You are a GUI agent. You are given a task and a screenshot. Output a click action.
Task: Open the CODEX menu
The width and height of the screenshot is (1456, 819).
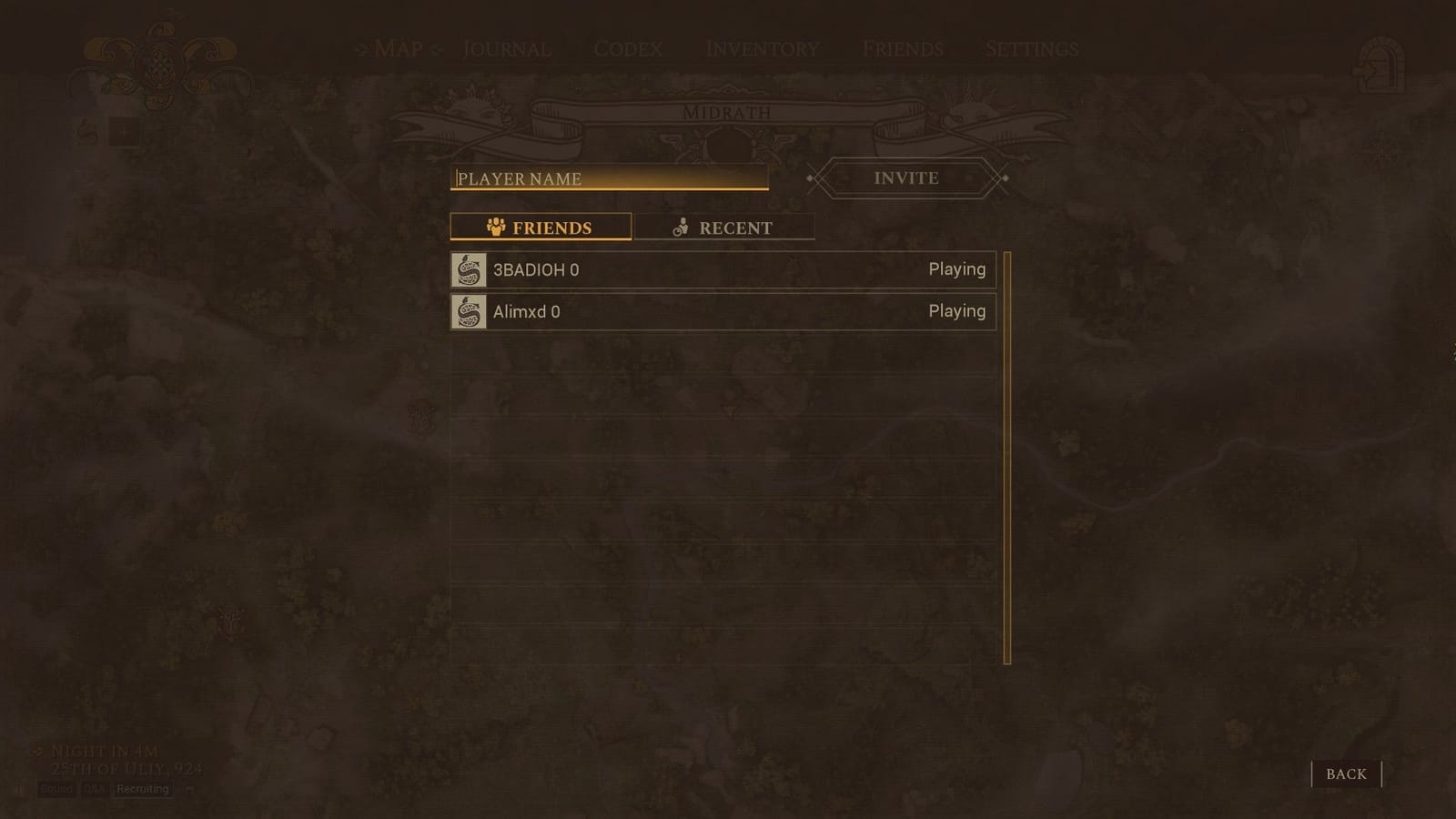[631, 49]
